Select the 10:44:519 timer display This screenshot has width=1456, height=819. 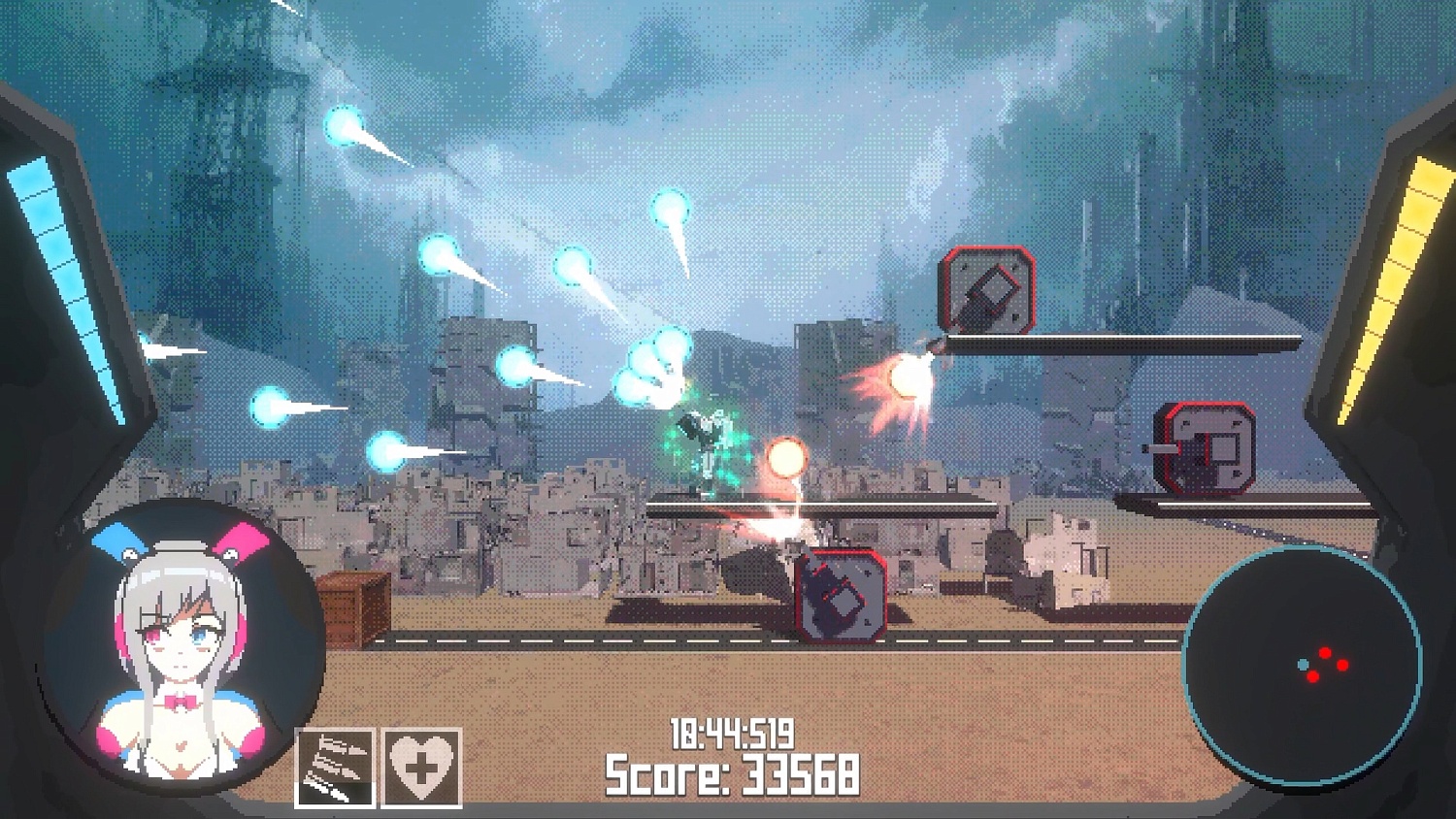coord(731,735)
